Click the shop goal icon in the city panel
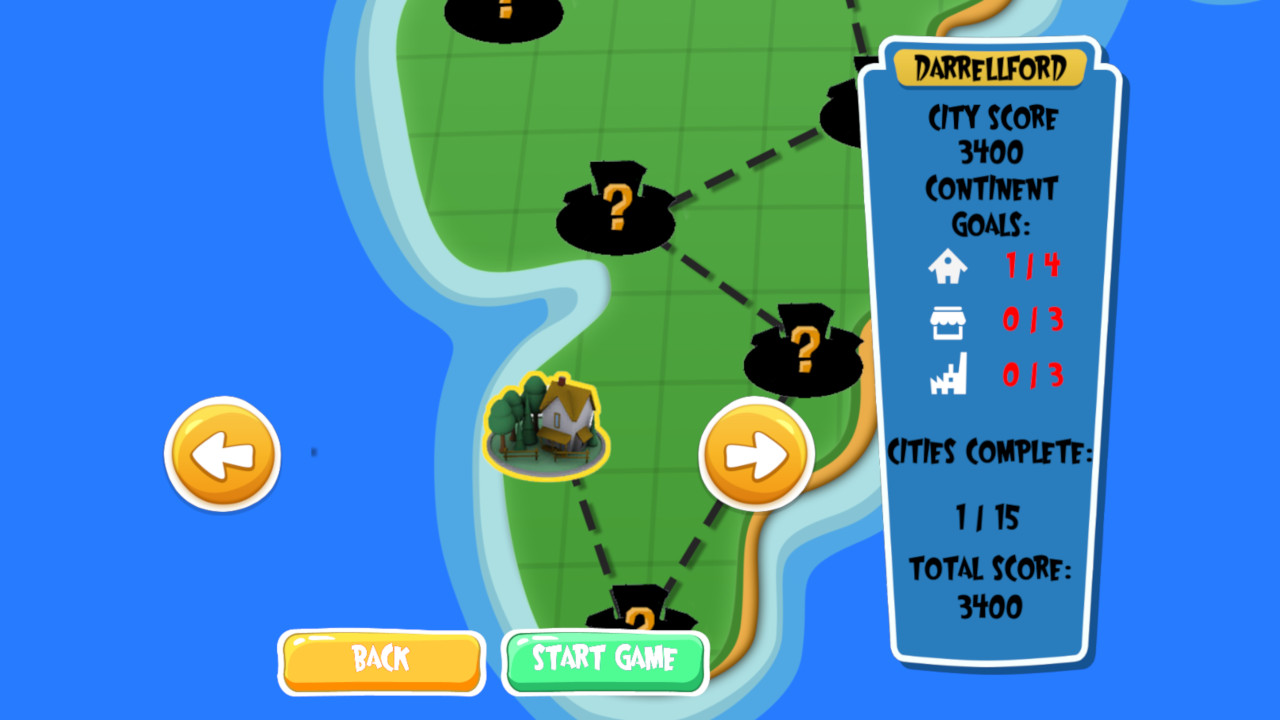Screen dimensions: 1280x720 pyautogui.click(x=948, y=322)
